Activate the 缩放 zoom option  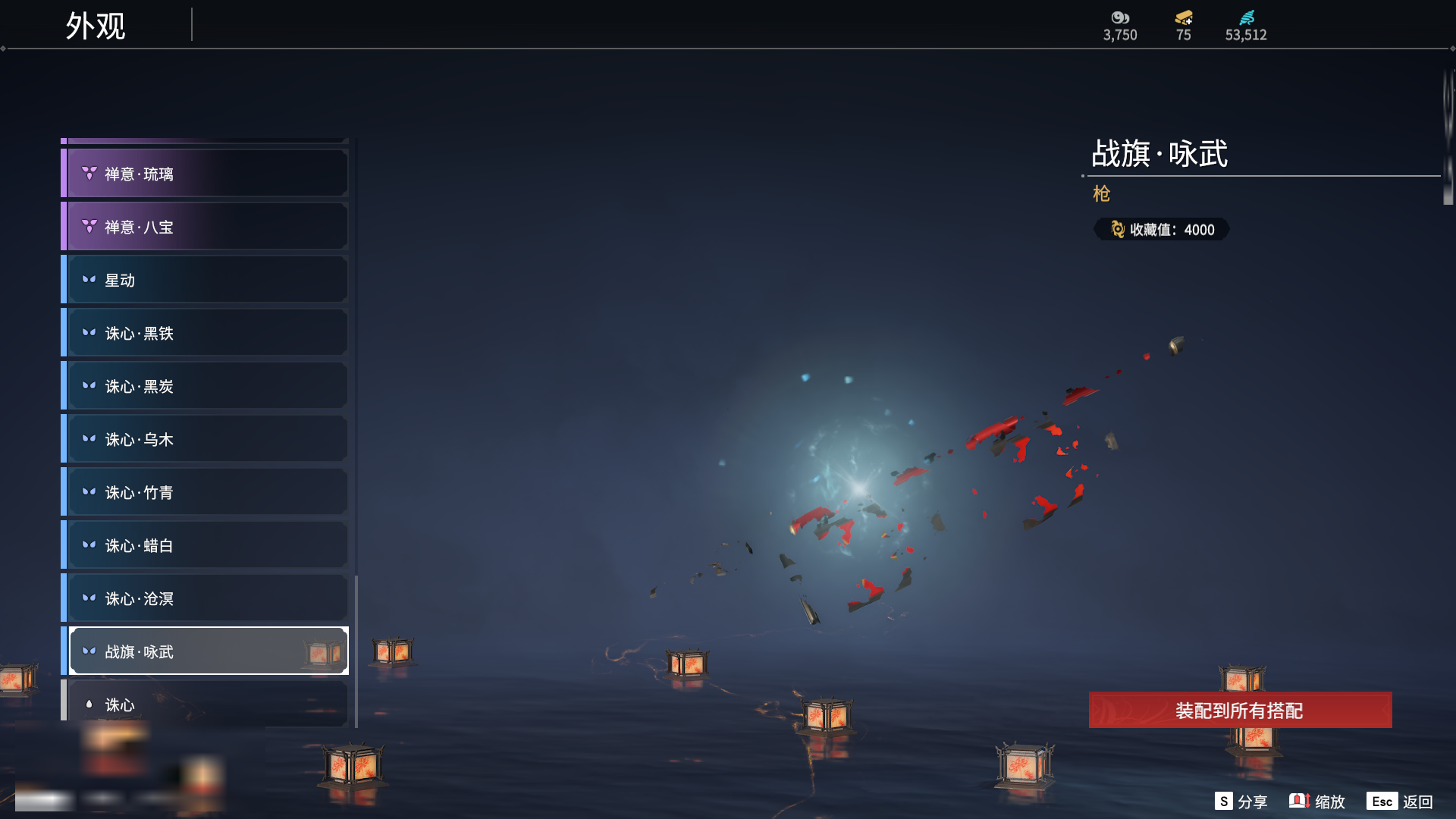click(x=1318, y=802)
